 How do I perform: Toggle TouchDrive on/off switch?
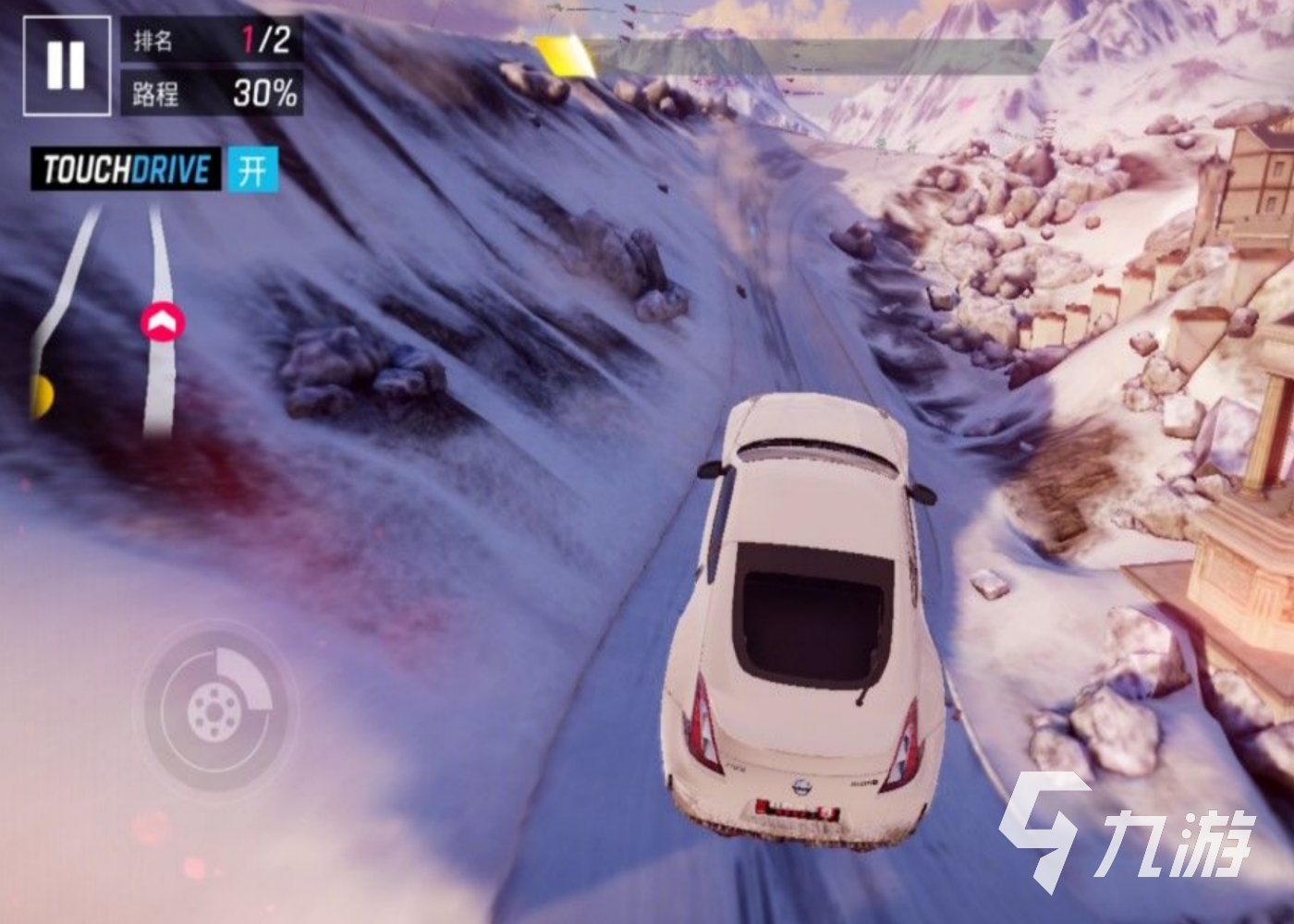pos(251,170)
